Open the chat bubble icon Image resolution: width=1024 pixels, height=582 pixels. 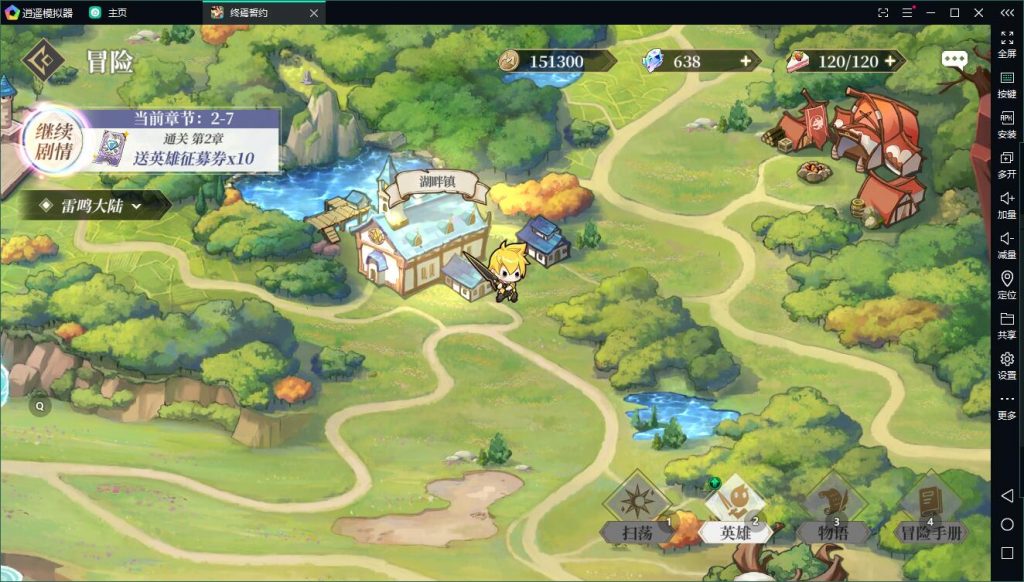click(954, 59)
